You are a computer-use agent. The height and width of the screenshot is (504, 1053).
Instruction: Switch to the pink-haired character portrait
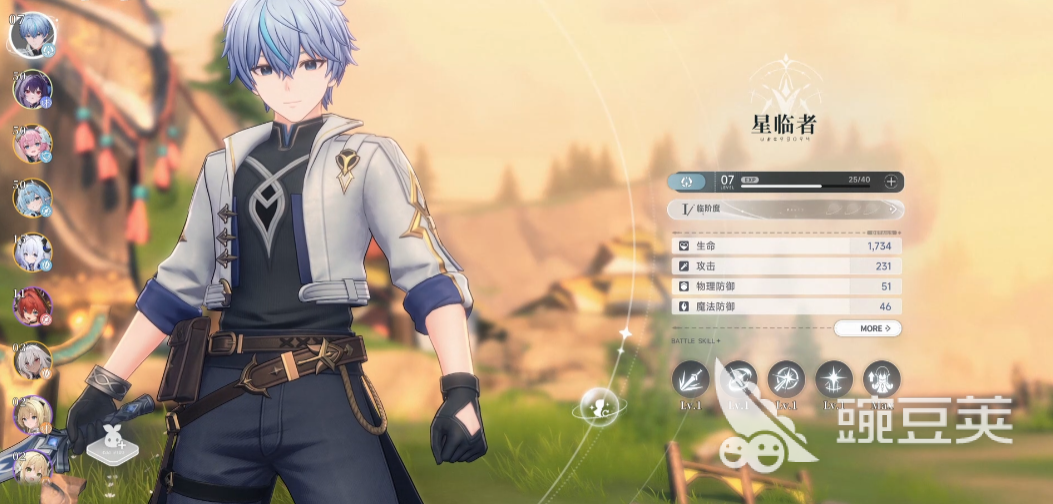(32, 143)
